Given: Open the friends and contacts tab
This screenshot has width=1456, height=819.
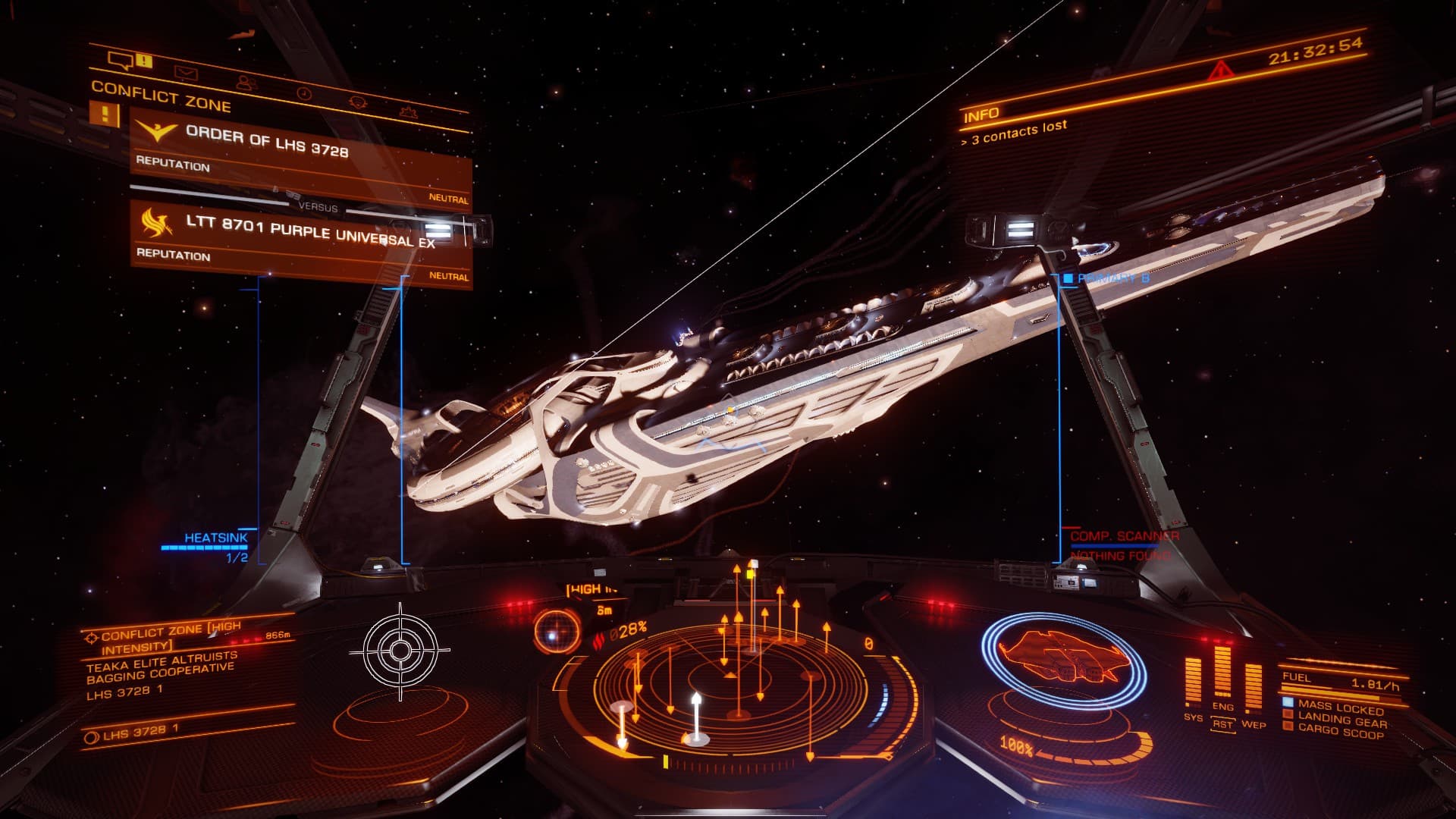Looking at the screenshot, I should 244,83.
